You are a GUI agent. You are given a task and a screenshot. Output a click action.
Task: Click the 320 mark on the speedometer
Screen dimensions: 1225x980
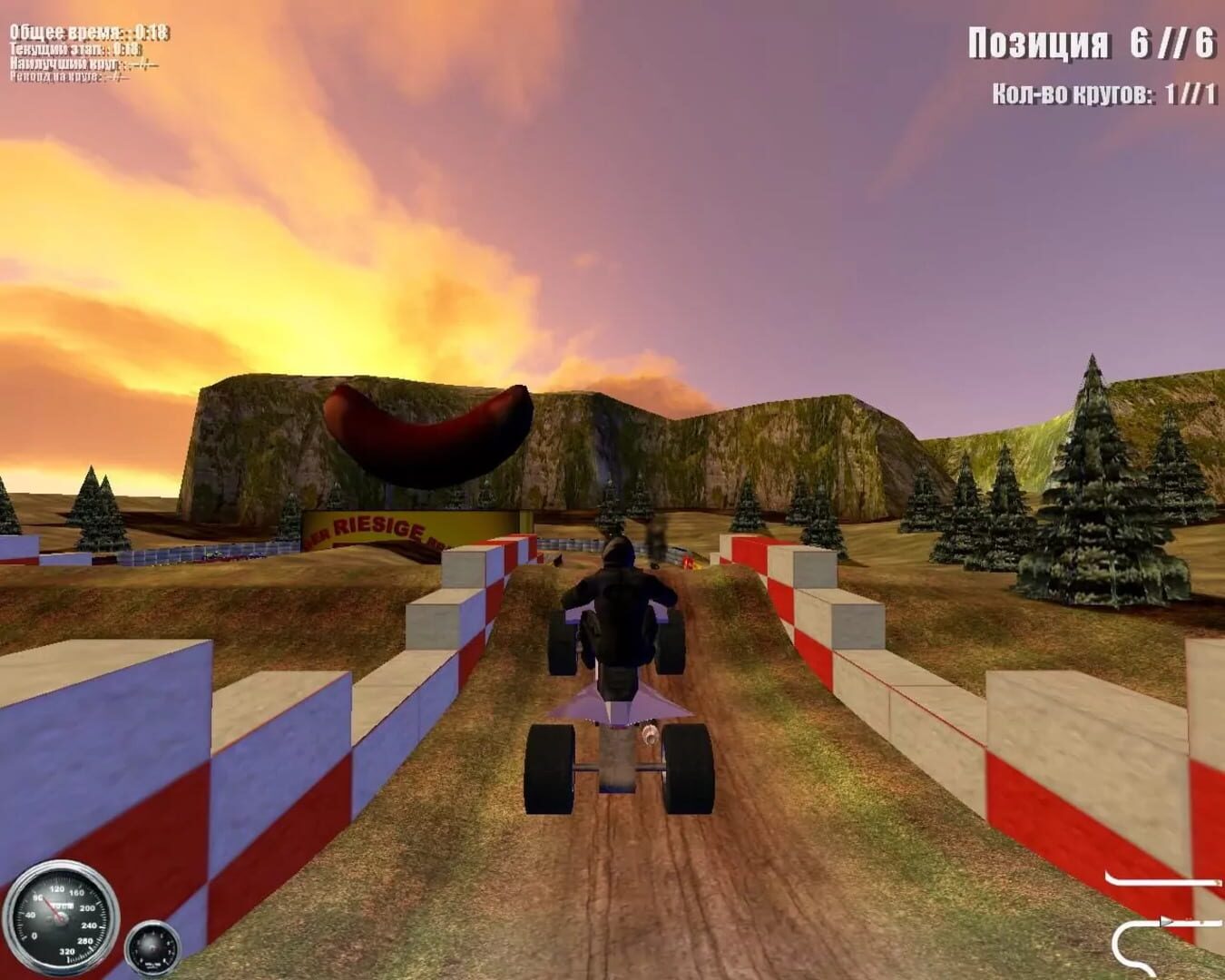coord(68,951)
